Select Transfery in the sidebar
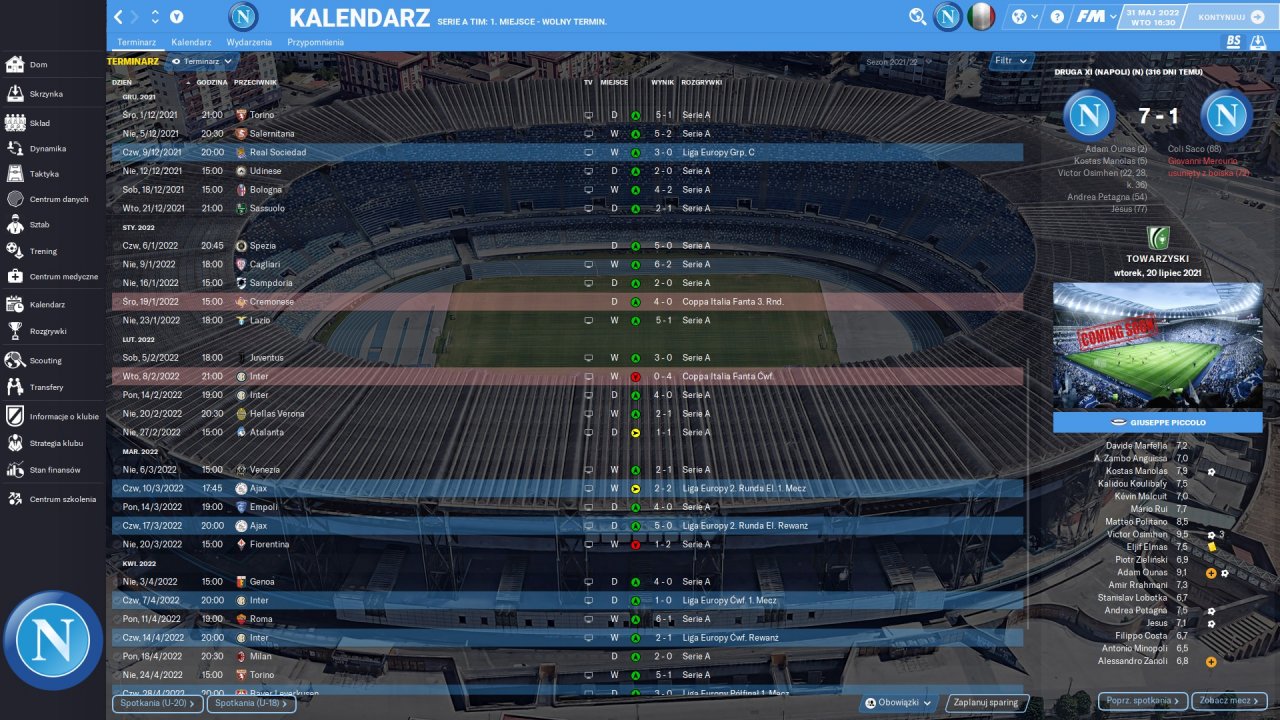Screen dimensions: 1280x720 (46, 387)
